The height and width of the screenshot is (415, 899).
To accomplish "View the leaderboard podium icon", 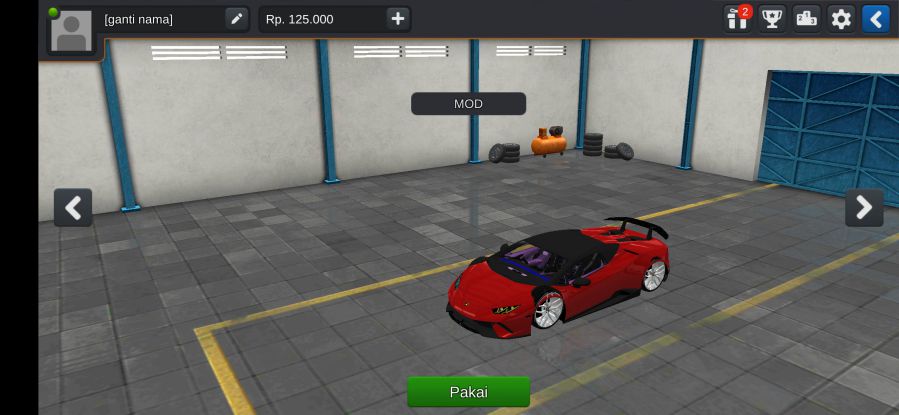I will click(x=806, y=19).
